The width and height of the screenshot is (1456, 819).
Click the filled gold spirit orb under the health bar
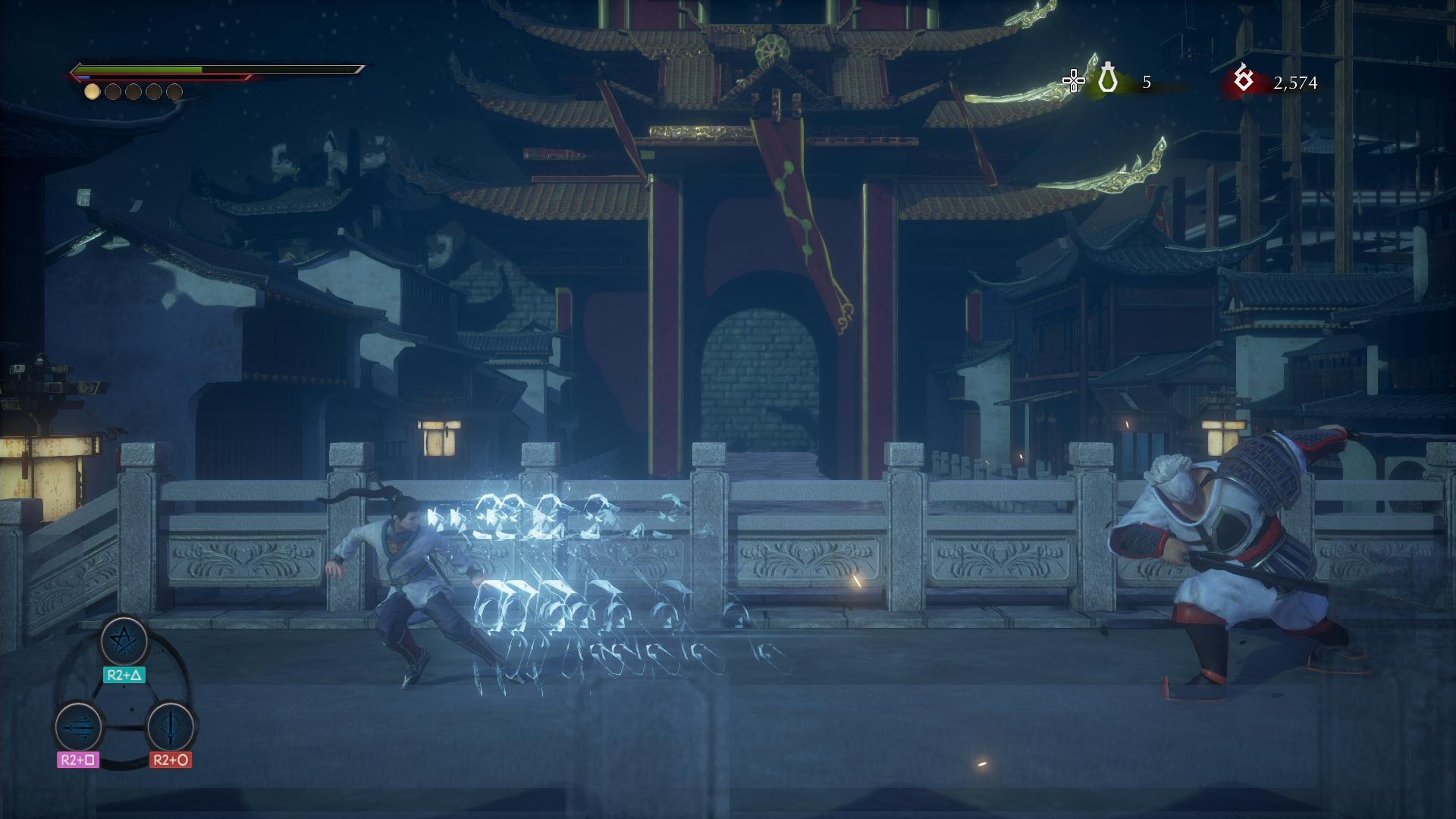tap(91, 93)
